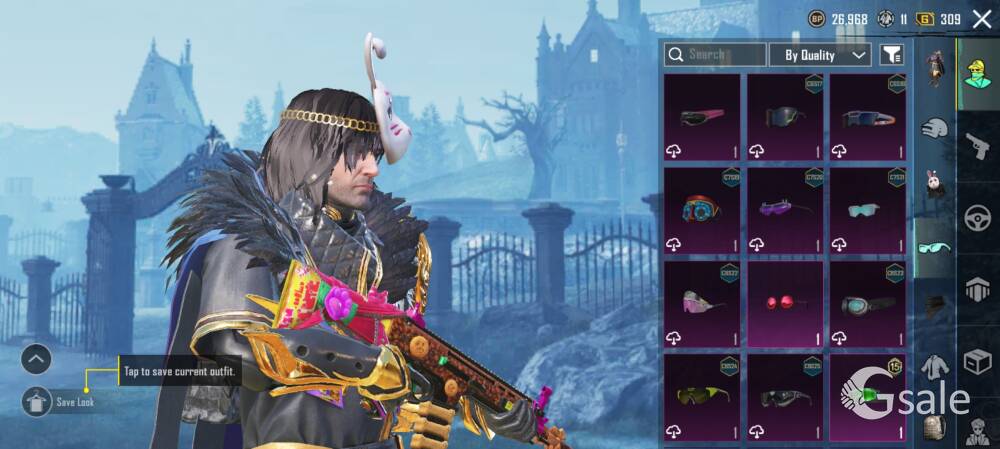Image resolution: width=1000 pixels, height=449 pixels.
Task: Choose the red round lens glasses
Action: [785, 304]
